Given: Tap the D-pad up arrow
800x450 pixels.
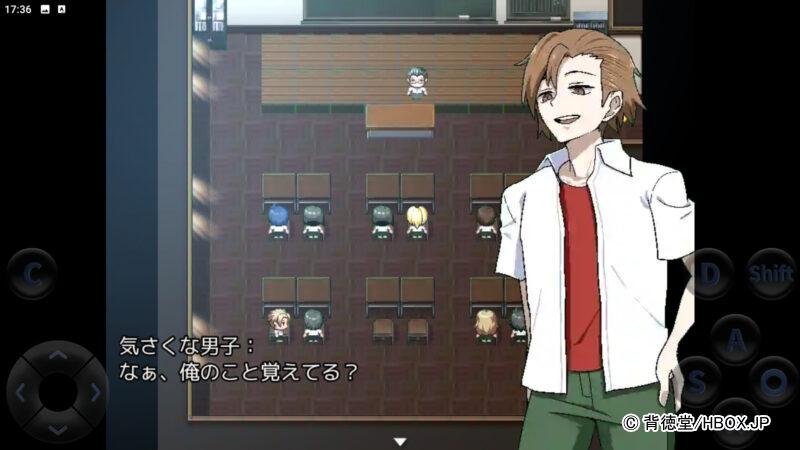Looking at the screenshot, I should [x=58, y=355].
